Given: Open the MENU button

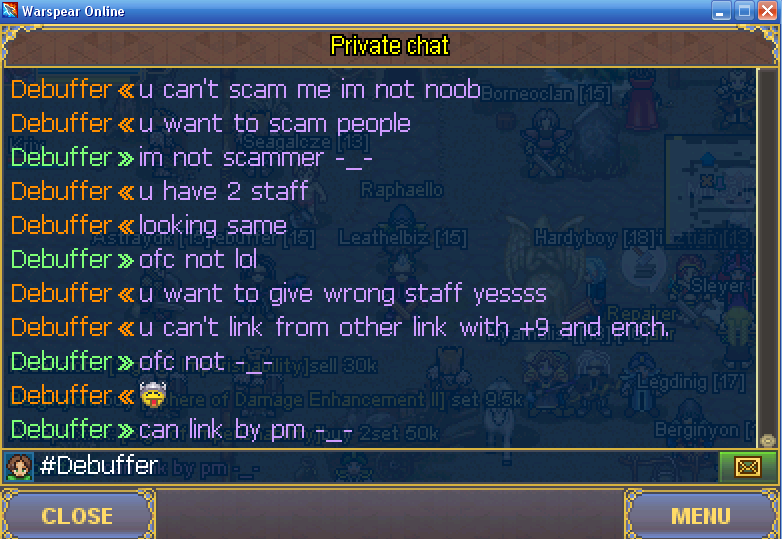Looking at the screenshot, I should (700, 516).
